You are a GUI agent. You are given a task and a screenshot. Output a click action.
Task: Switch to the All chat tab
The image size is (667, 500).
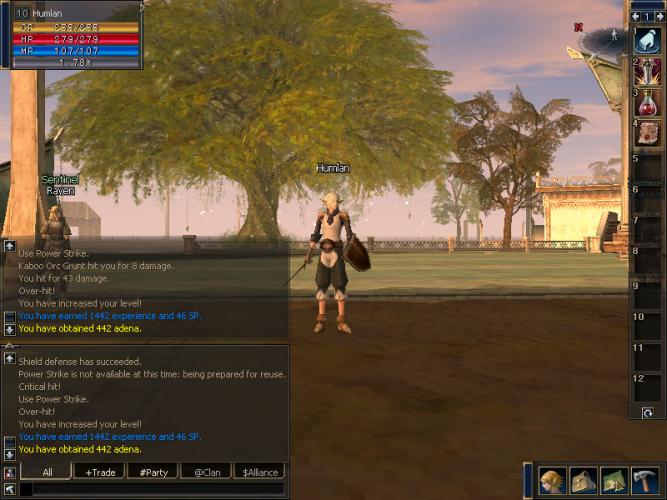coord(48,472)
